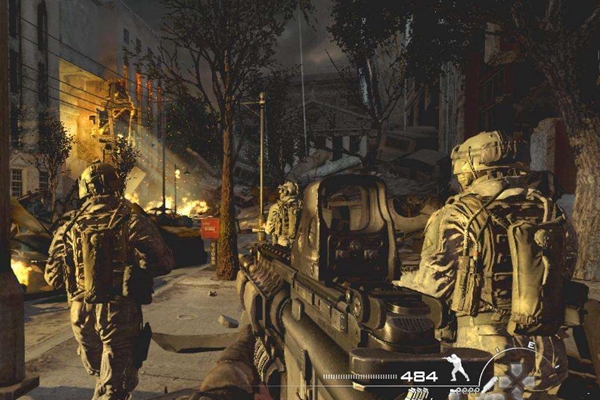Select the D-pad equipment selector
This screenshot has width=600, height=400.
[x=517, y=381]
